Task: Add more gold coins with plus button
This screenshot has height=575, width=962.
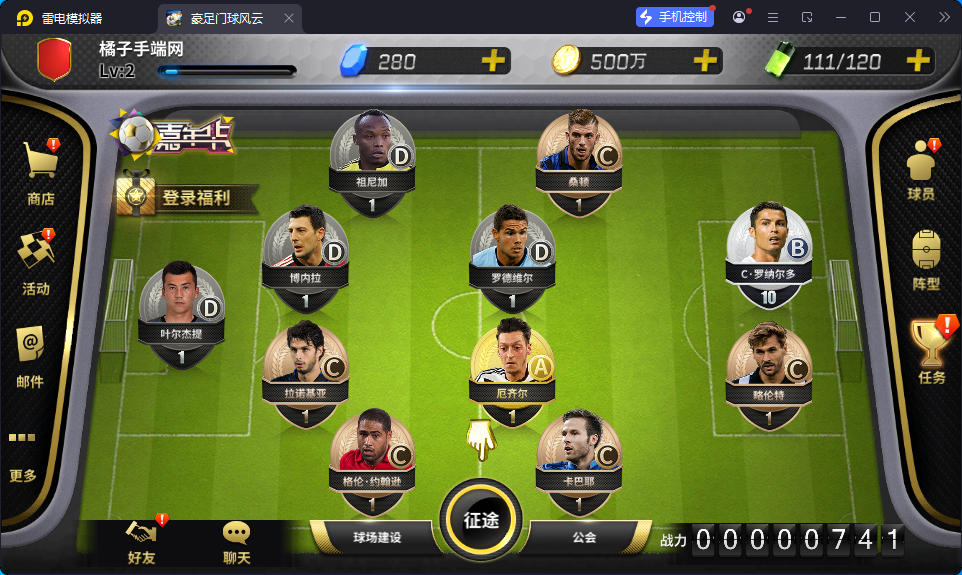Action: pyautogui.click(x=706, y=61)
